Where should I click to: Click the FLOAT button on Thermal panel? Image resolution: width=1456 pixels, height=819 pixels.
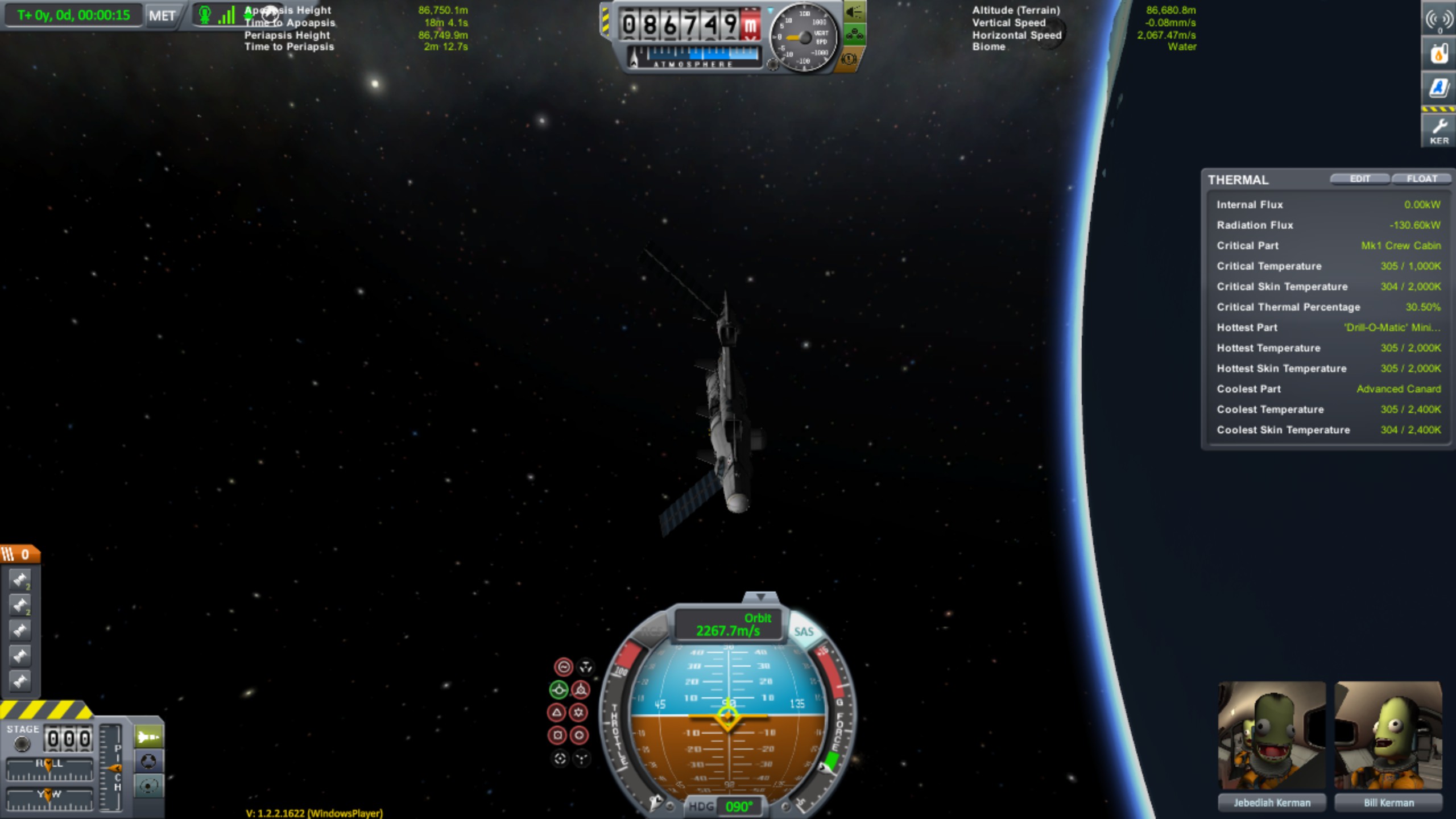coord(1421,179)
